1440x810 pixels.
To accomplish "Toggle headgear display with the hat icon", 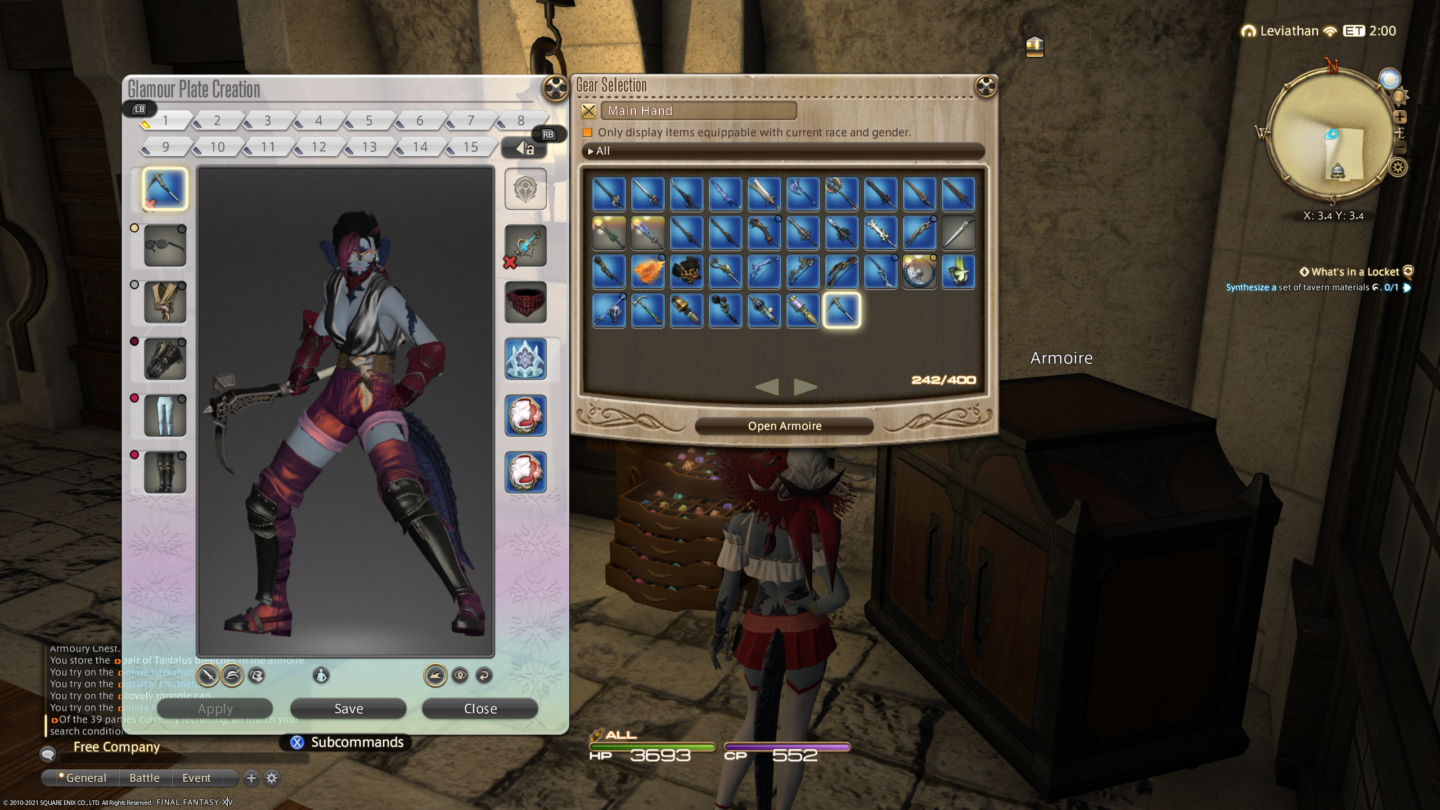I will [231, 675].
